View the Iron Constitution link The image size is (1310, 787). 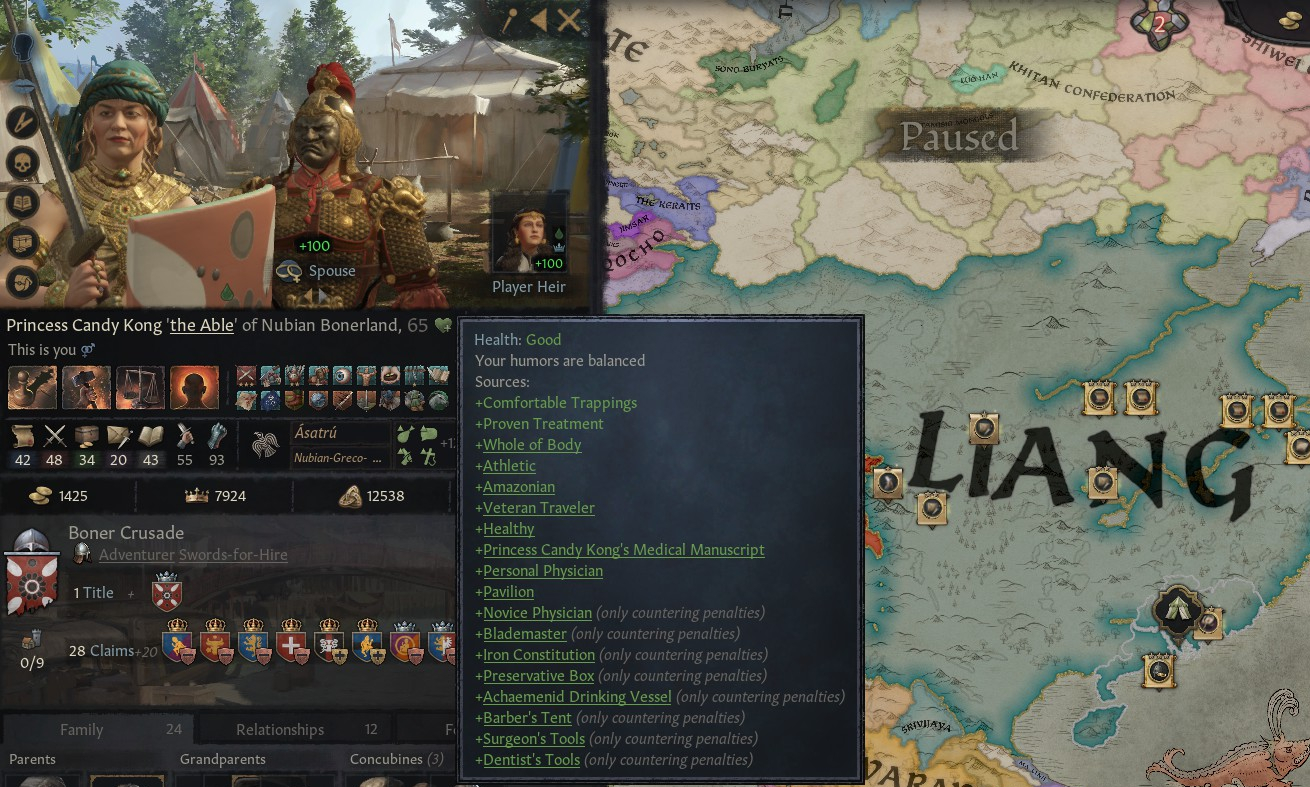pyautogui.click(x=539, y=655)
